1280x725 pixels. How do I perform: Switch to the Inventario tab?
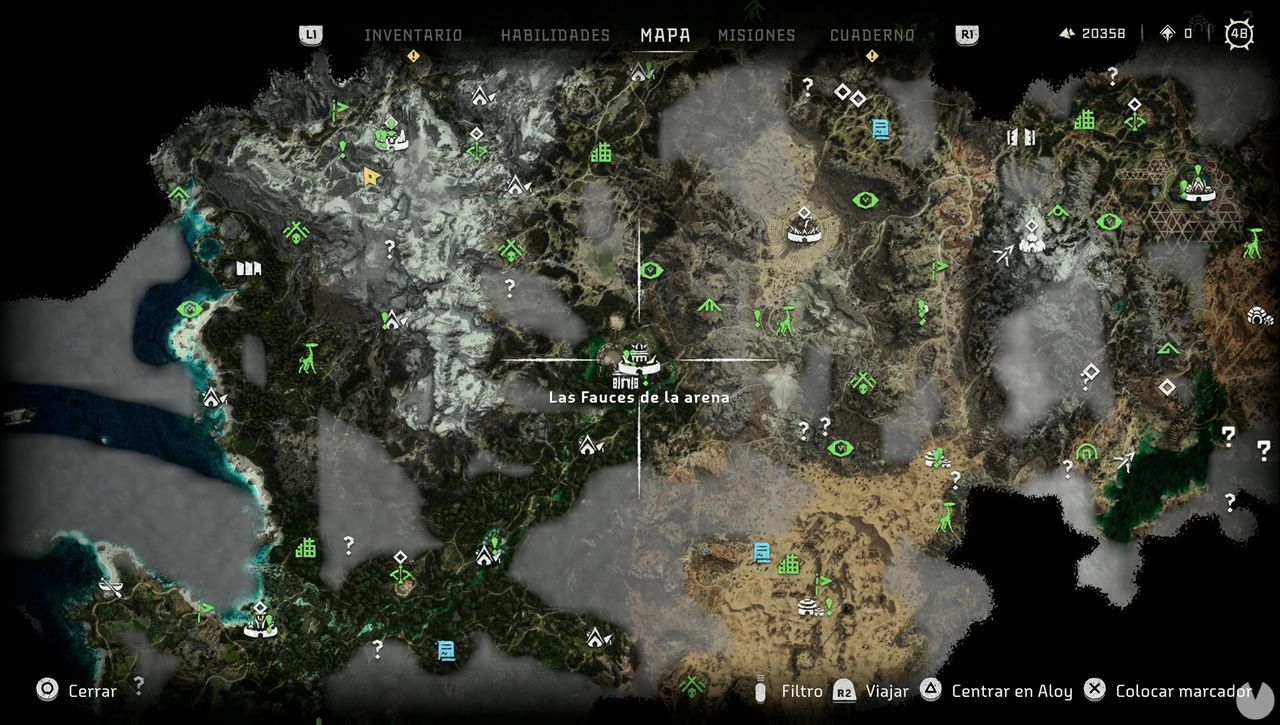413,35
